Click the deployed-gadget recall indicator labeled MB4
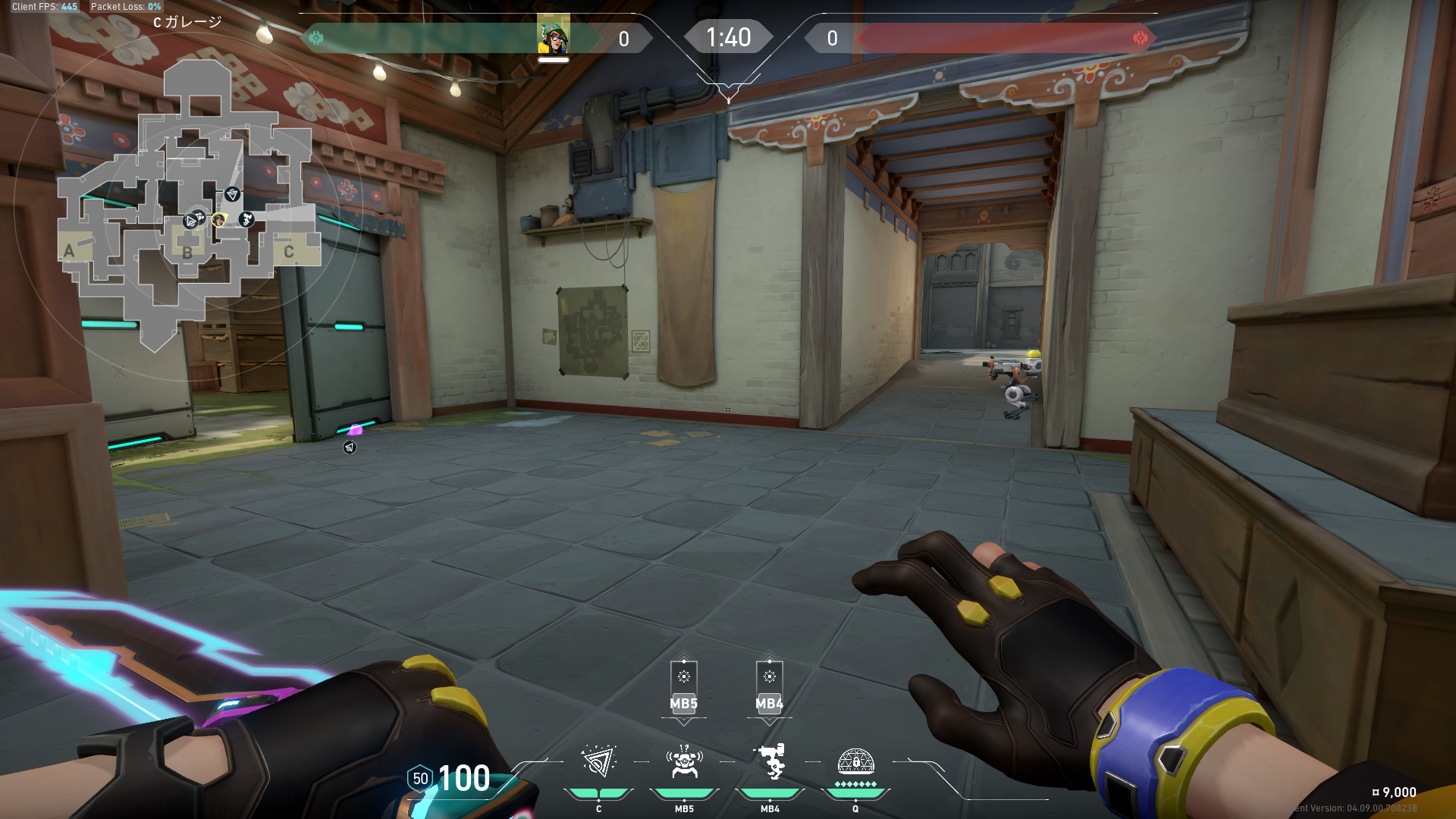The width and height of the screenshot is (1456, 819). pyautogui.click(x=769, y=688)
